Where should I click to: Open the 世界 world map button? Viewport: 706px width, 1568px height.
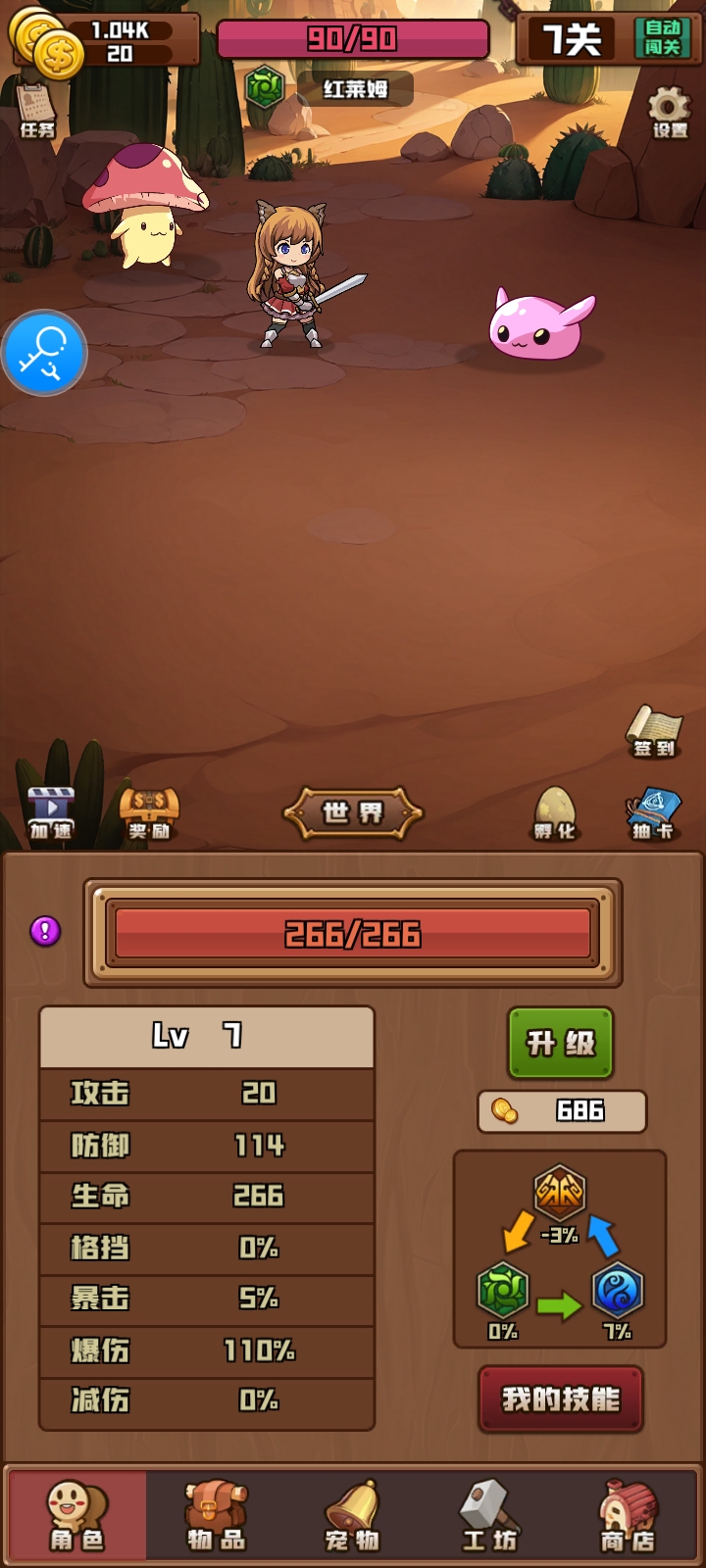[x=353, y=812]
